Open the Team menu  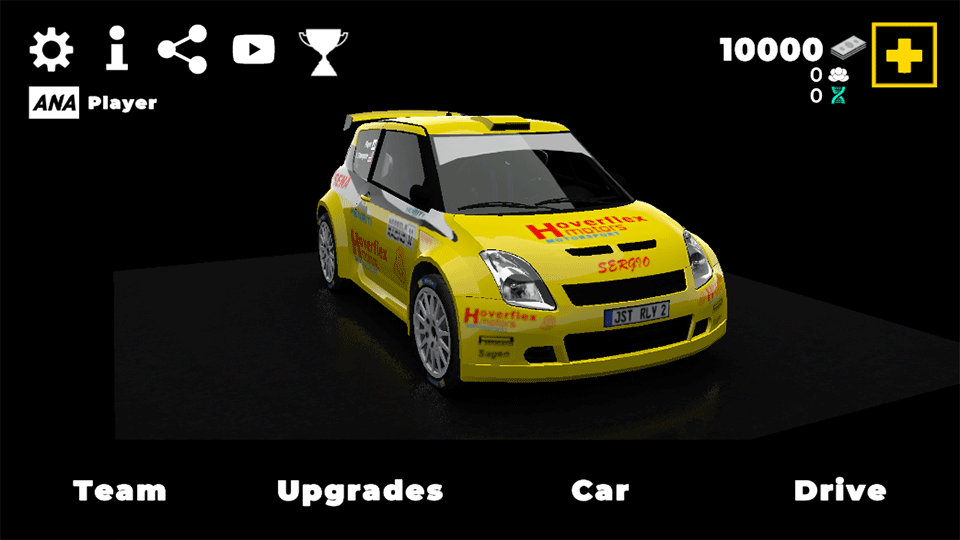[x=120, y=491]
